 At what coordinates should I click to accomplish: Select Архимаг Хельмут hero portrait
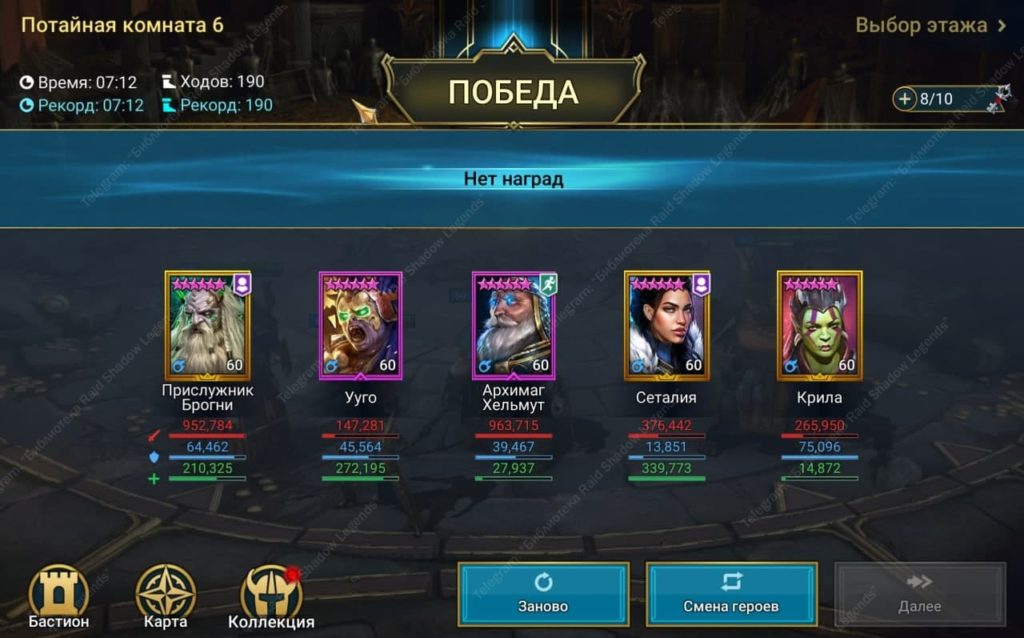point(513,325)
